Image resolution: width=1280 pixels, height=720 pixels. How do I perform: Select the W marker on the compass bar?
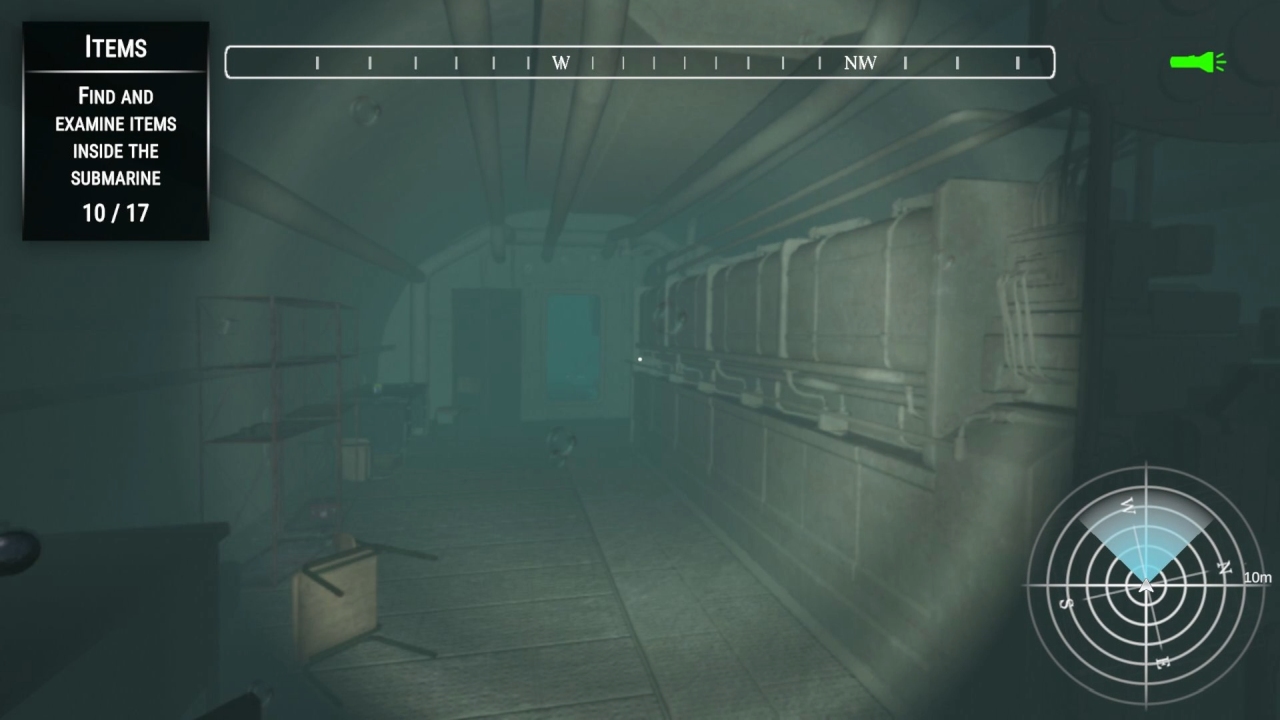point(561,62)
